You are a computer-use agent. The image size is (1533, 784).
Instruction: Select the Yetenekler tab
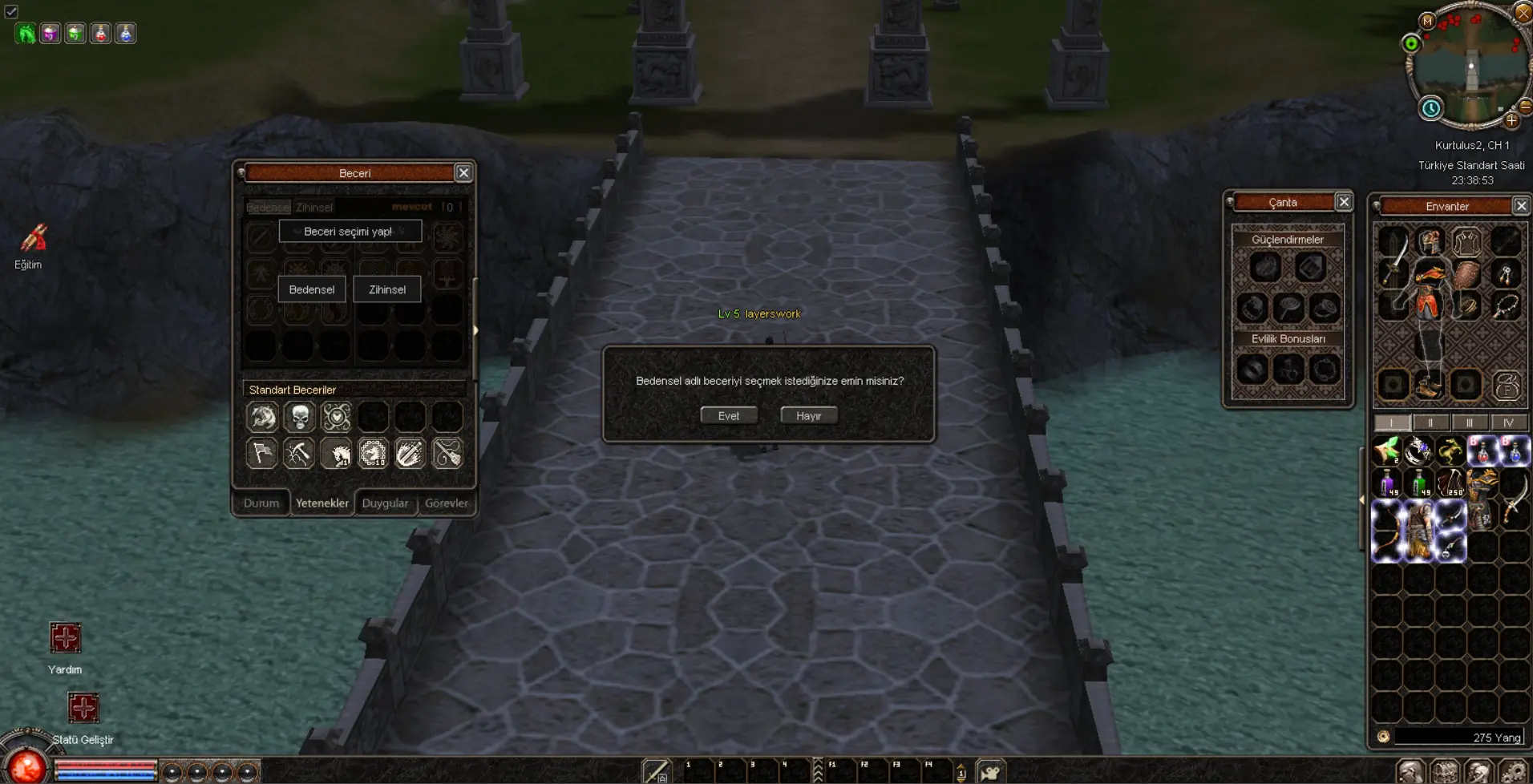(x=322, y=503)
